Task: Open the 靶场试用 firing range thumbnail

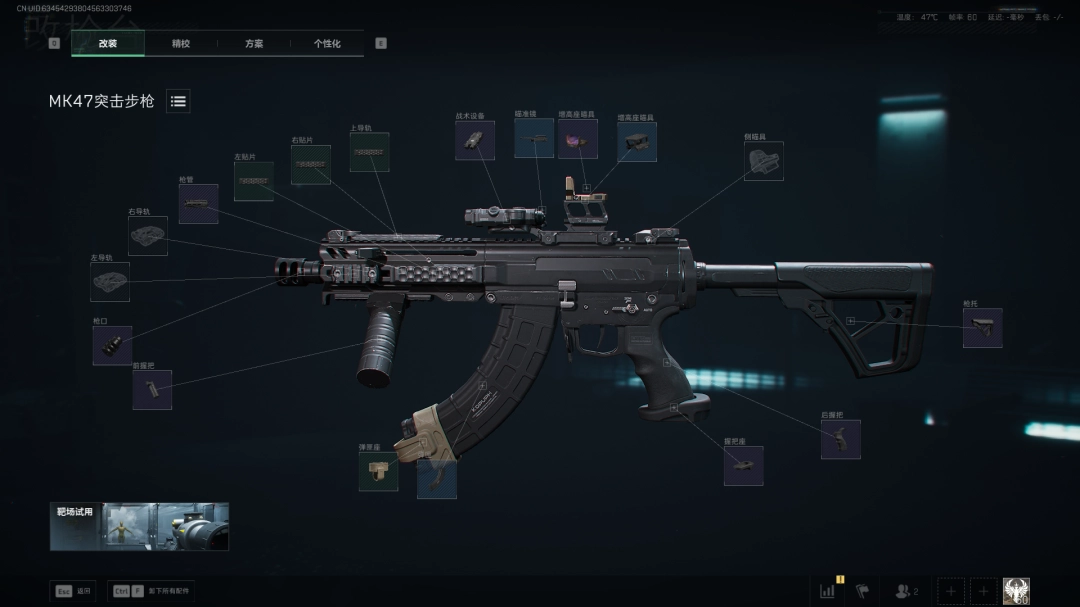Action: (139, 526)
